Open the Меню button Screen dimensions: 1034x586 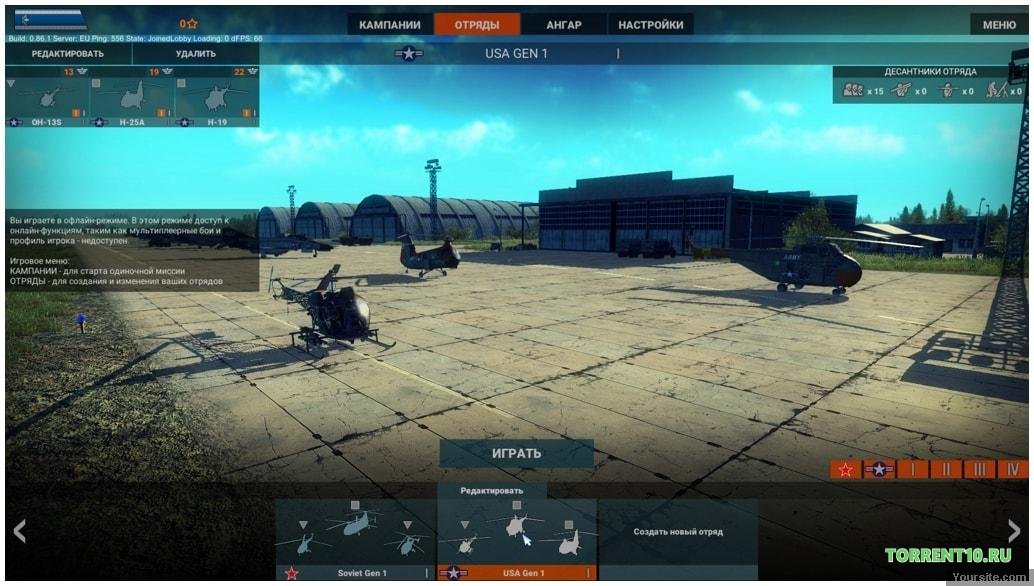click(999, 25)
